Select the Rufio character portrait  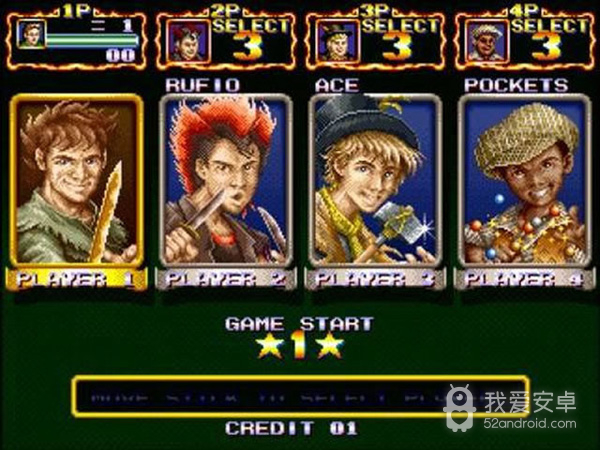pyautogui.click(x=224, y=180)
